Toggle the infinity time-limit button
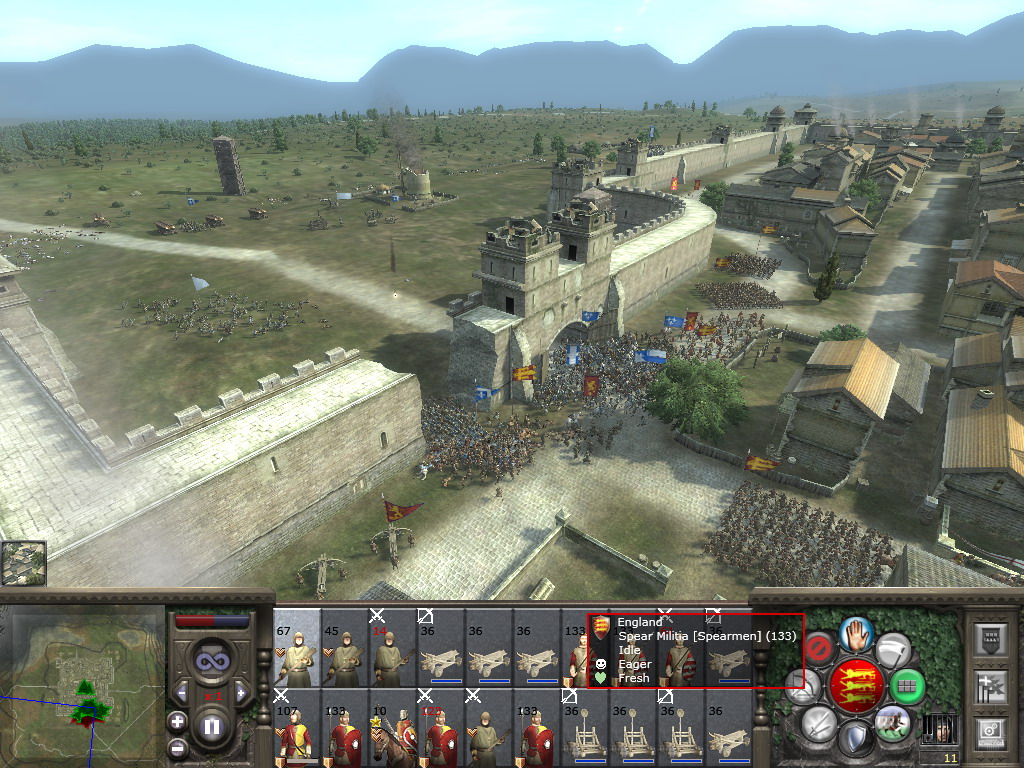 click(x=211, y=659)
